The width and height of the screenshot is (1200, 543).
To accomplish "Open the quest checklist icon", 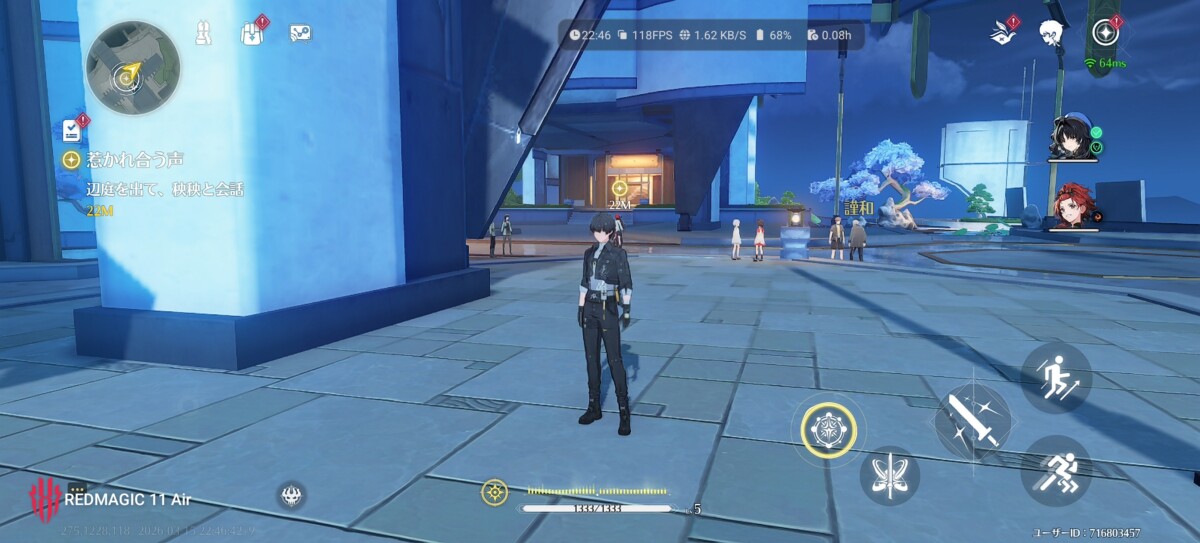I will click(72, 129).
